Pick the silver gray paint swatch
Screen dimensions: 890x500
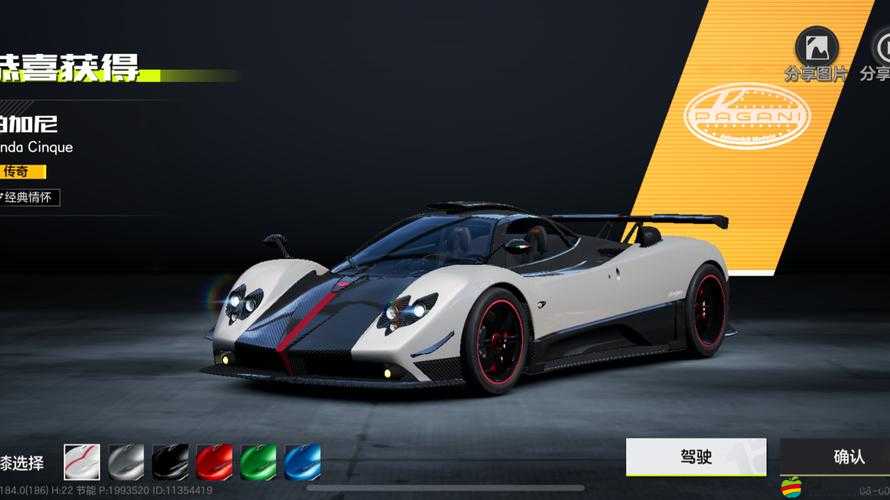click(126, 462)
